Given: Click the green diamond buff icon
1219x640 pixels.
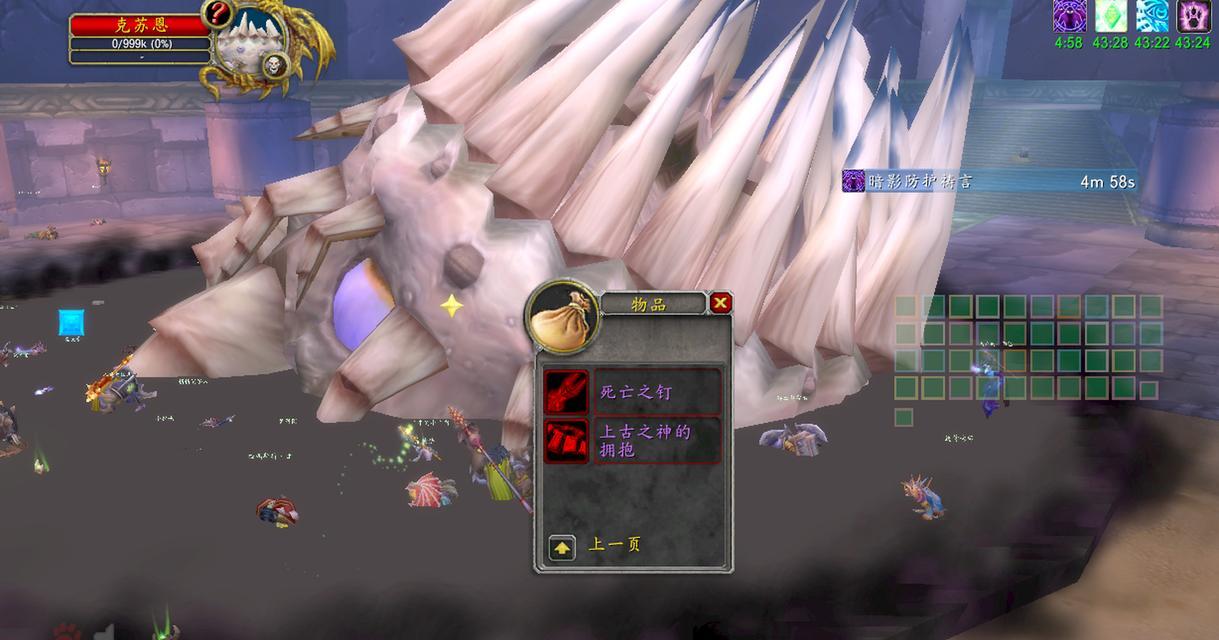Looking at the screenshot, I should pyautogui.click(x=1110, y=16).
